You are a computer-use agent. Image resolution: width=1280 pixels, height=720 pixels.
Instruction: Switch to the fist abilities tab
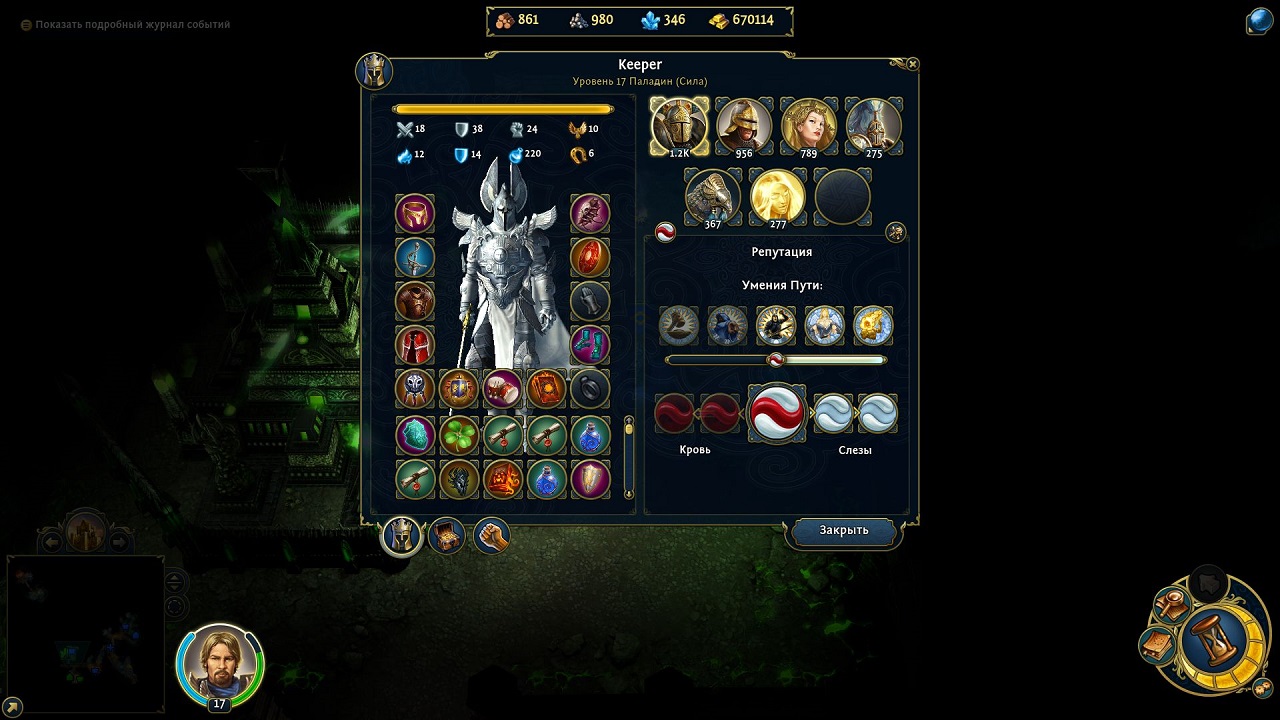[491, 537]
